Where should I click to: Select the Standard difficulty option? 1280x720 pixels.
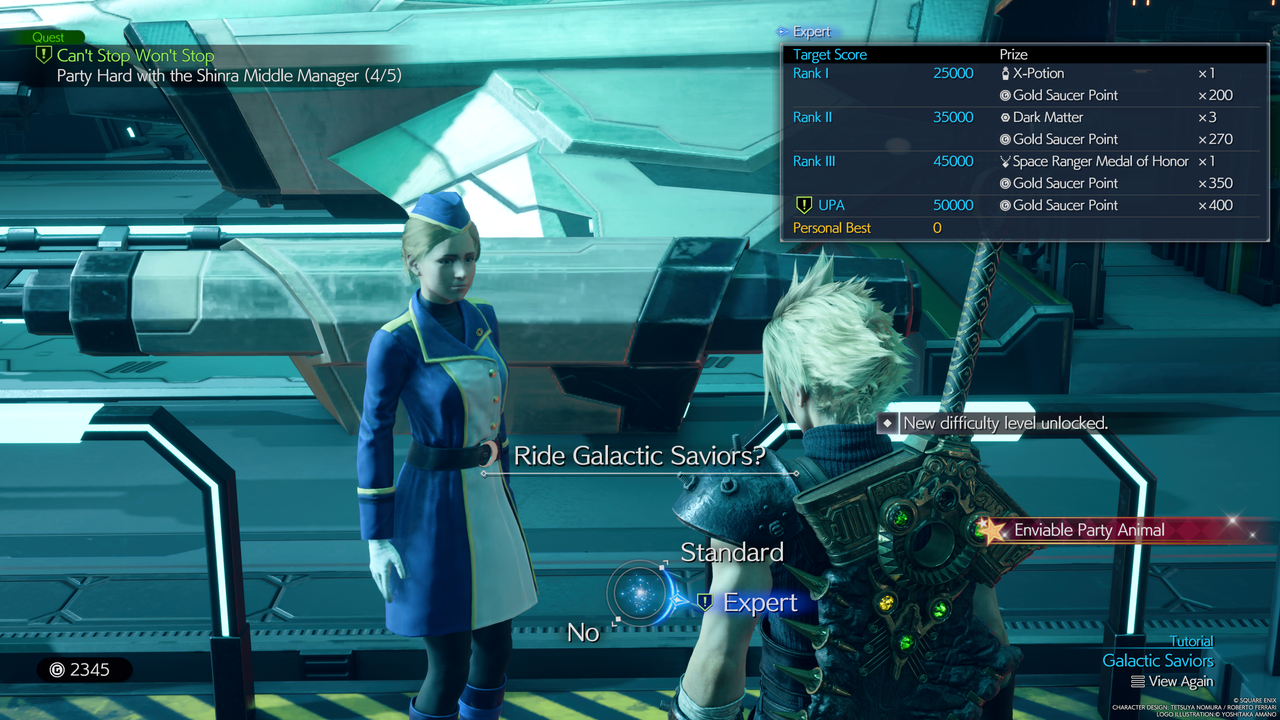coord(732,552)
